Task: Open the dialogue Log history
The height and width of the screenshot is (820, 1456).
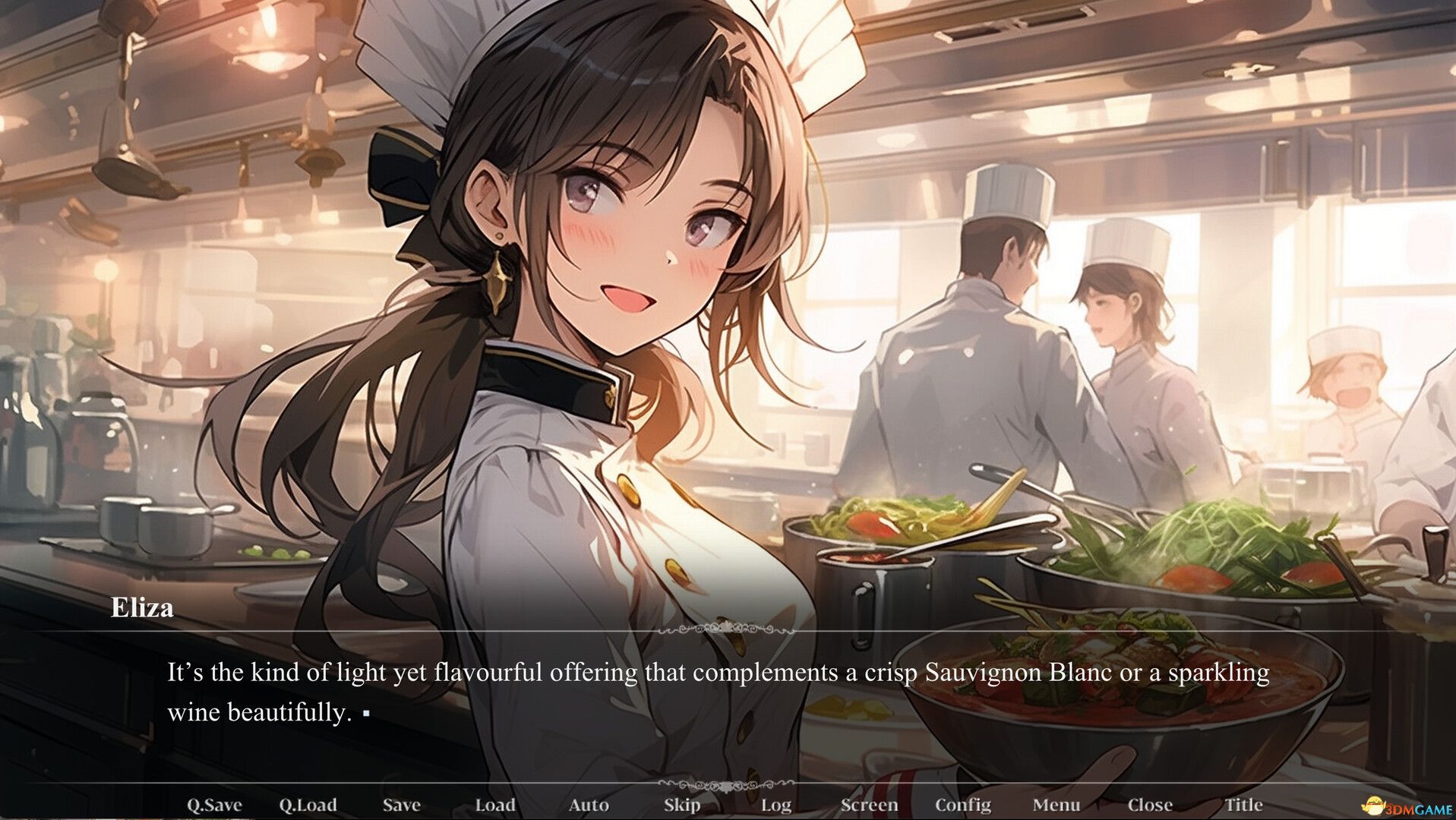Action: (776, 804)
